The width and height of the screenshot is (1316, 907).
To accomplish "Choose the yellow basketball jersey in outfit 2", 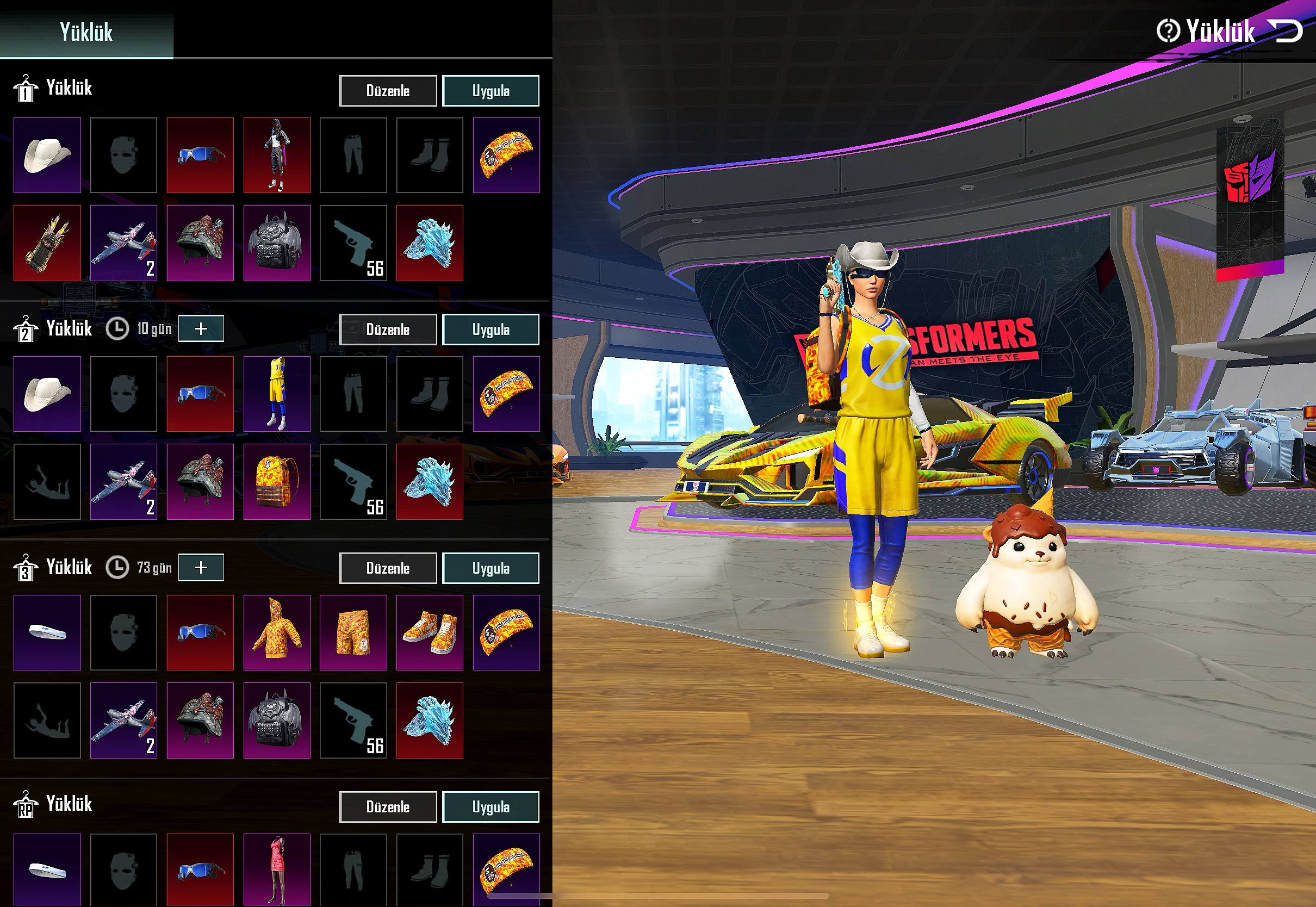I will tap(277, 394).
